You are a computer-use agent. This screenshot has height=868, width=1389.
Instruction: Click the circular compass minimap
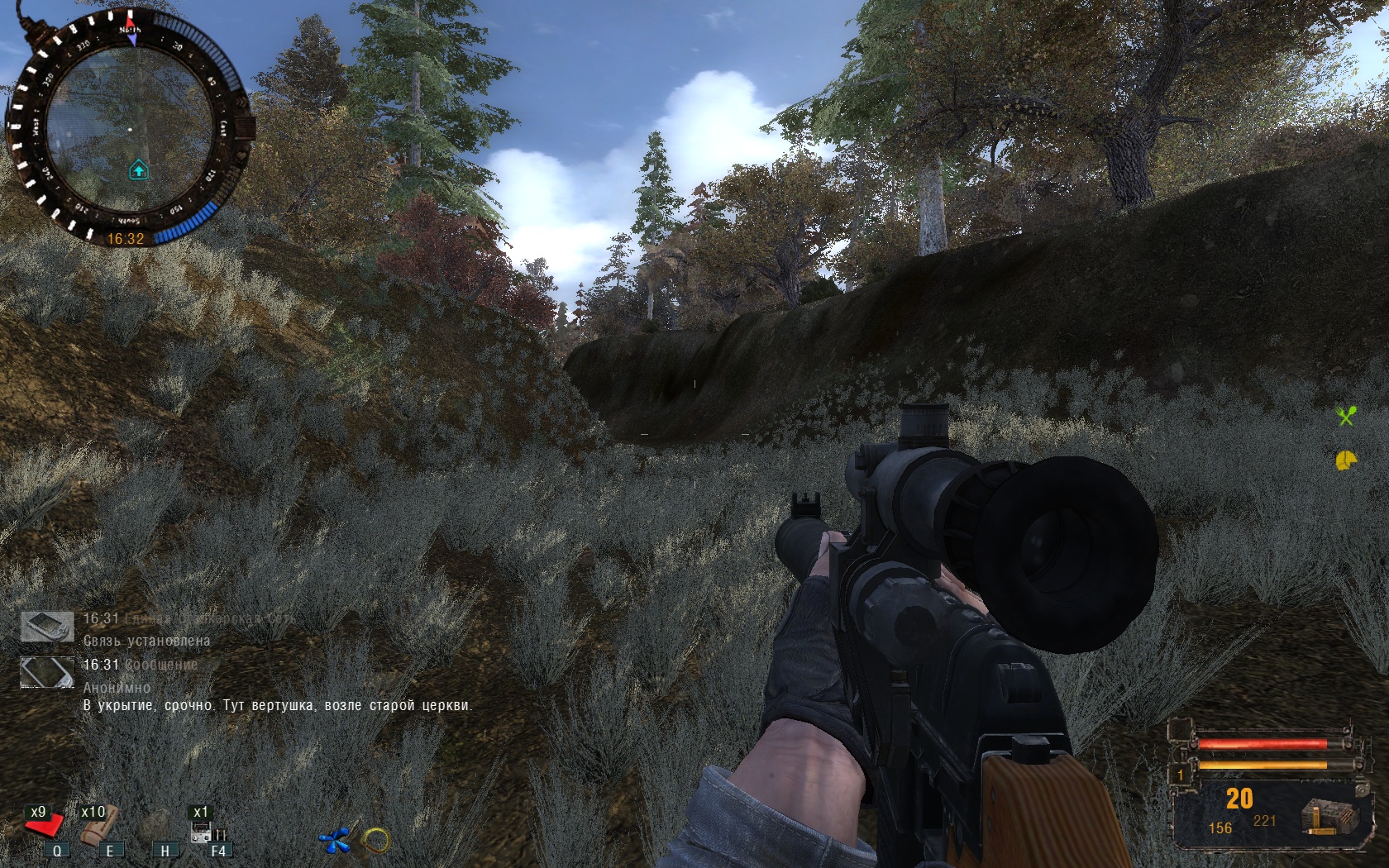(x=130, y=130)
